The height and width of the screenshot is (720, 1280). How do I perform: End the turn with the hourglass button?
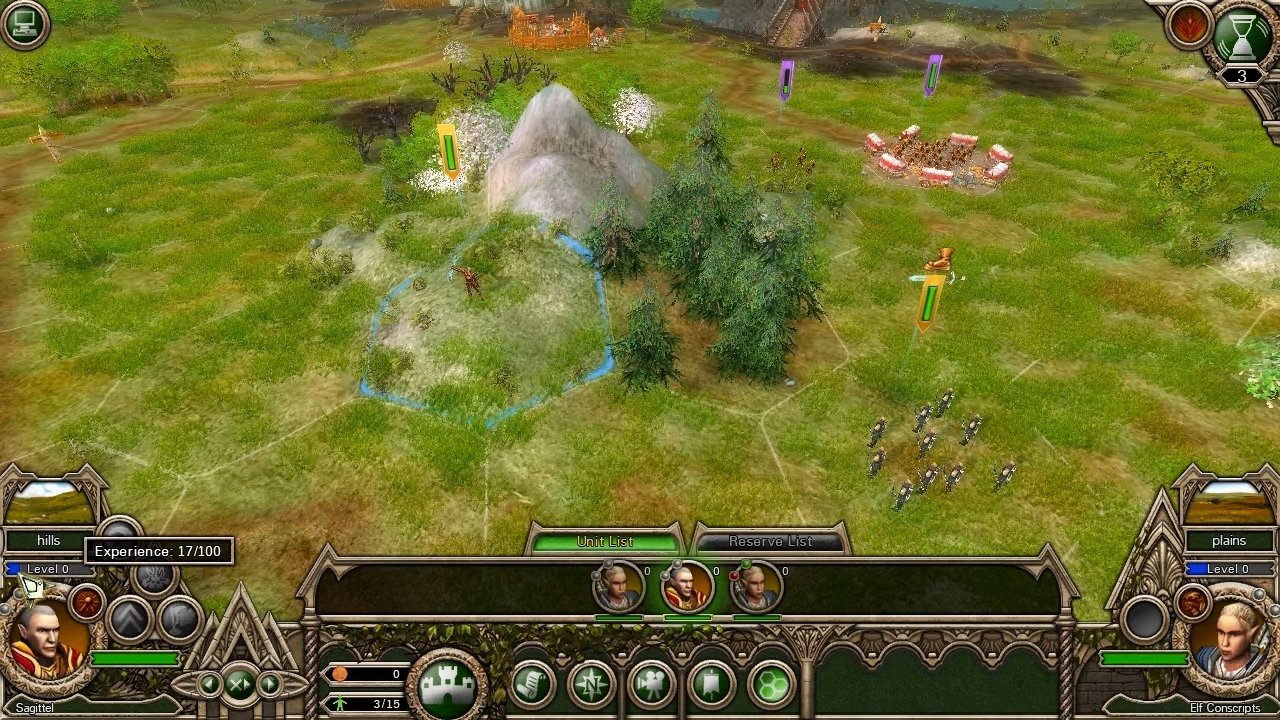(1241, 36)
